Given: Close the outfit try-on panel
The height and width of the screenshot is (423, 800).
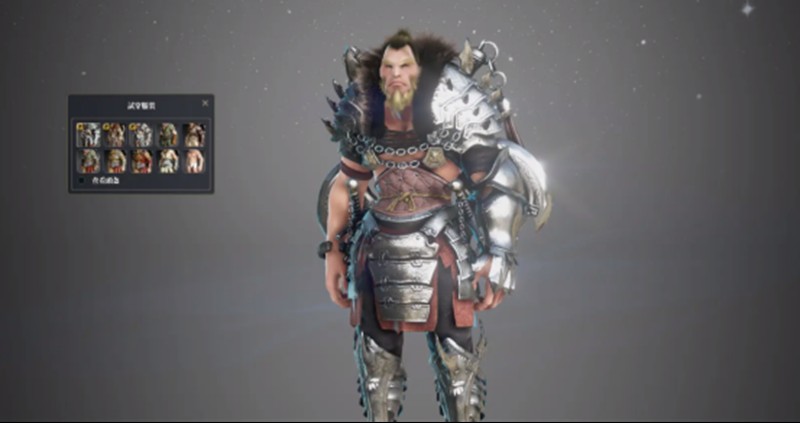Looking at the screenshot, I should click(x=205, y=103).
